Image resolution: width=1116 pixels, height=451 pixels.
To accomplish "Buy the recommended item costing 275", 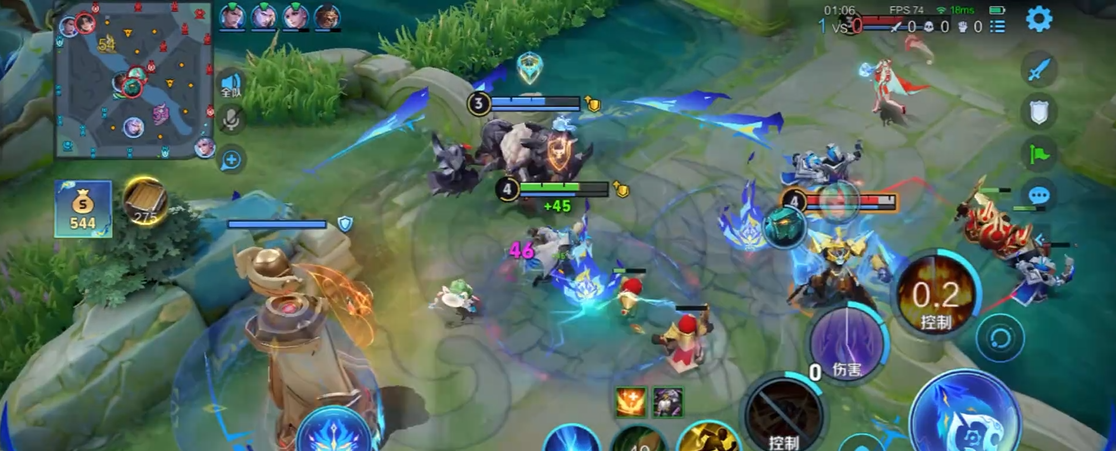I will click(145, 200).
